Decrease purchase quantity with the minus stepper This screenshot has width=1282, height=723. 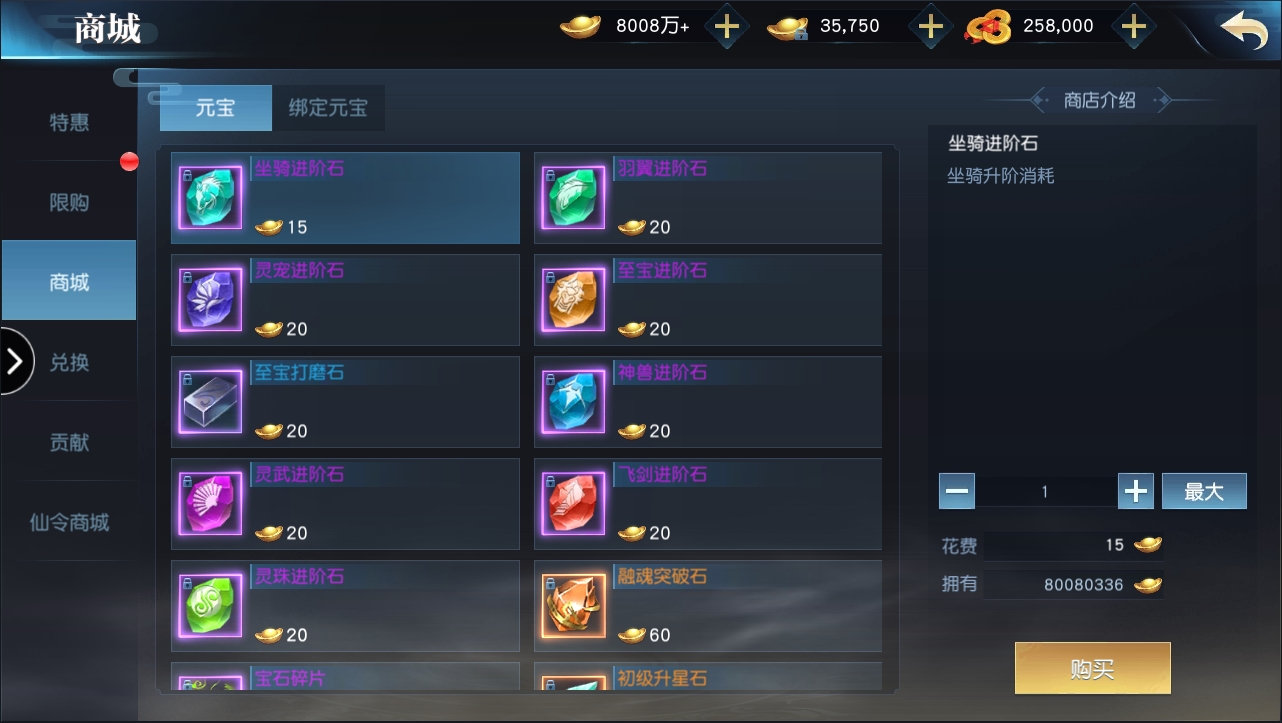pyautogui.click(x=957, y=491)
